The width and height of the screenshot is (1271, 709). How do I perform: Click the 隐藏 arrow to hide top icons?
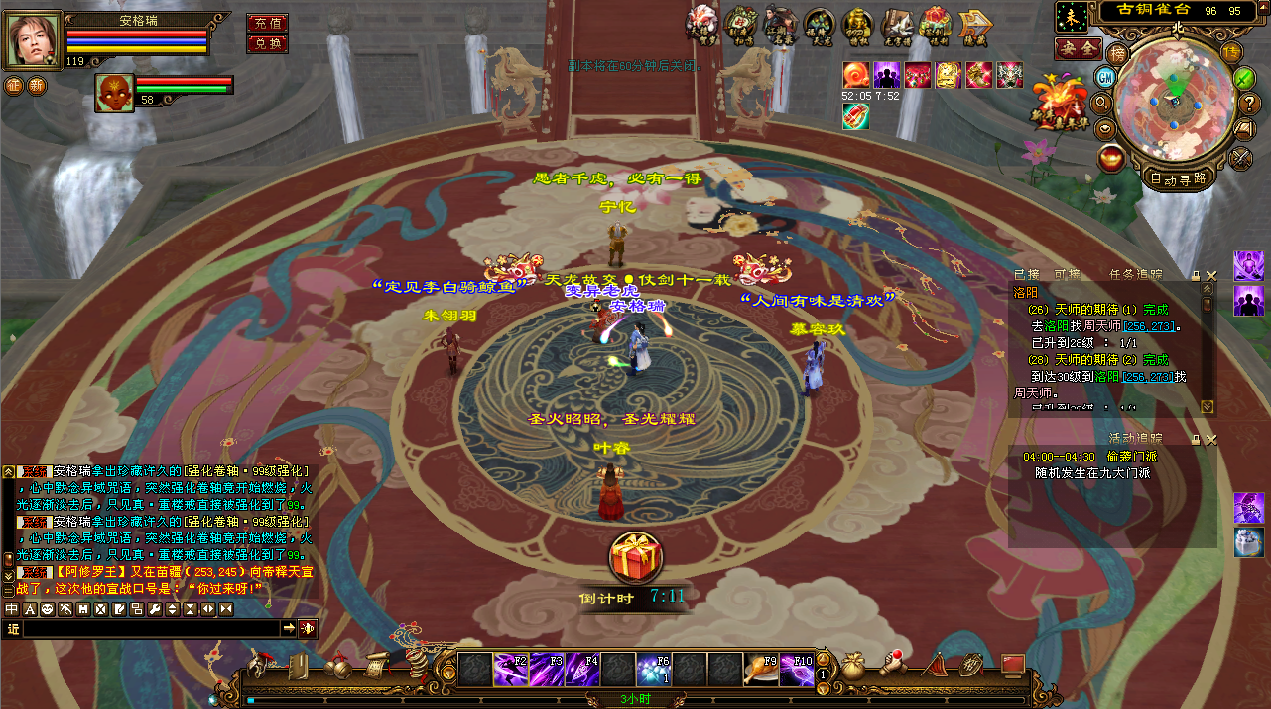click(x=975, y=24)
